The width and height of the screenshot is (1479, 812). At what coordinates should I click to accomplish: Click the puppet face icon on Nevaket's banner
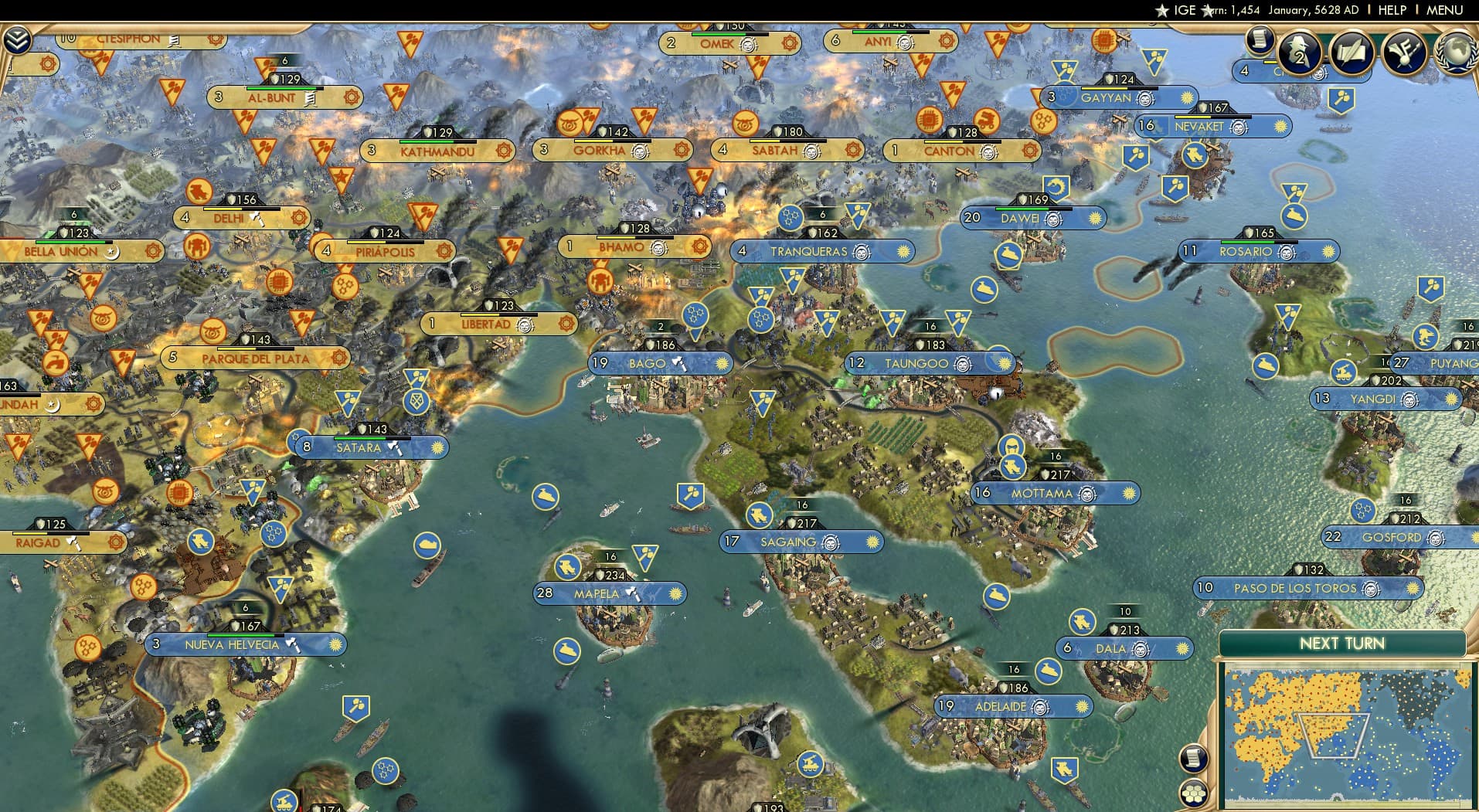[x=1240, y=126]
